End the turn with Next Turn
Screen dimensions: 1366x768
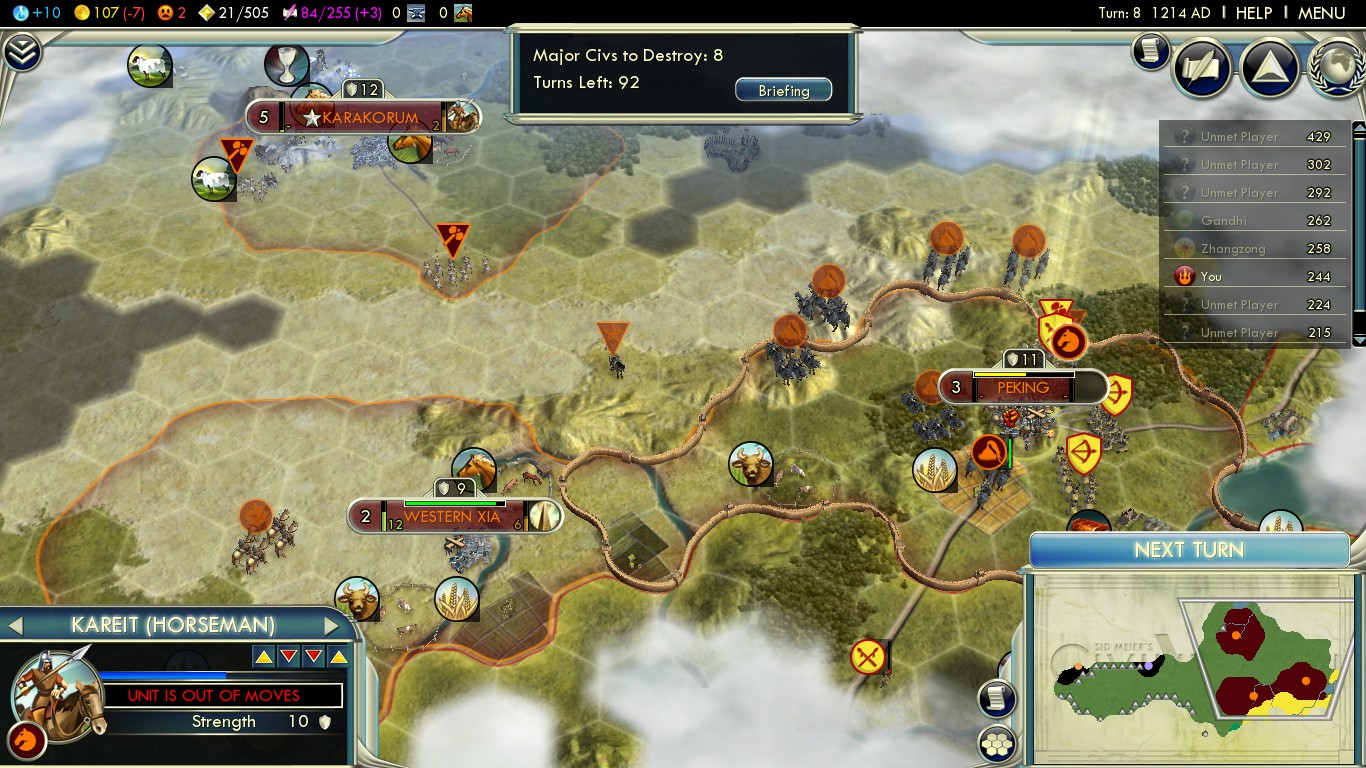(1189, 550)
